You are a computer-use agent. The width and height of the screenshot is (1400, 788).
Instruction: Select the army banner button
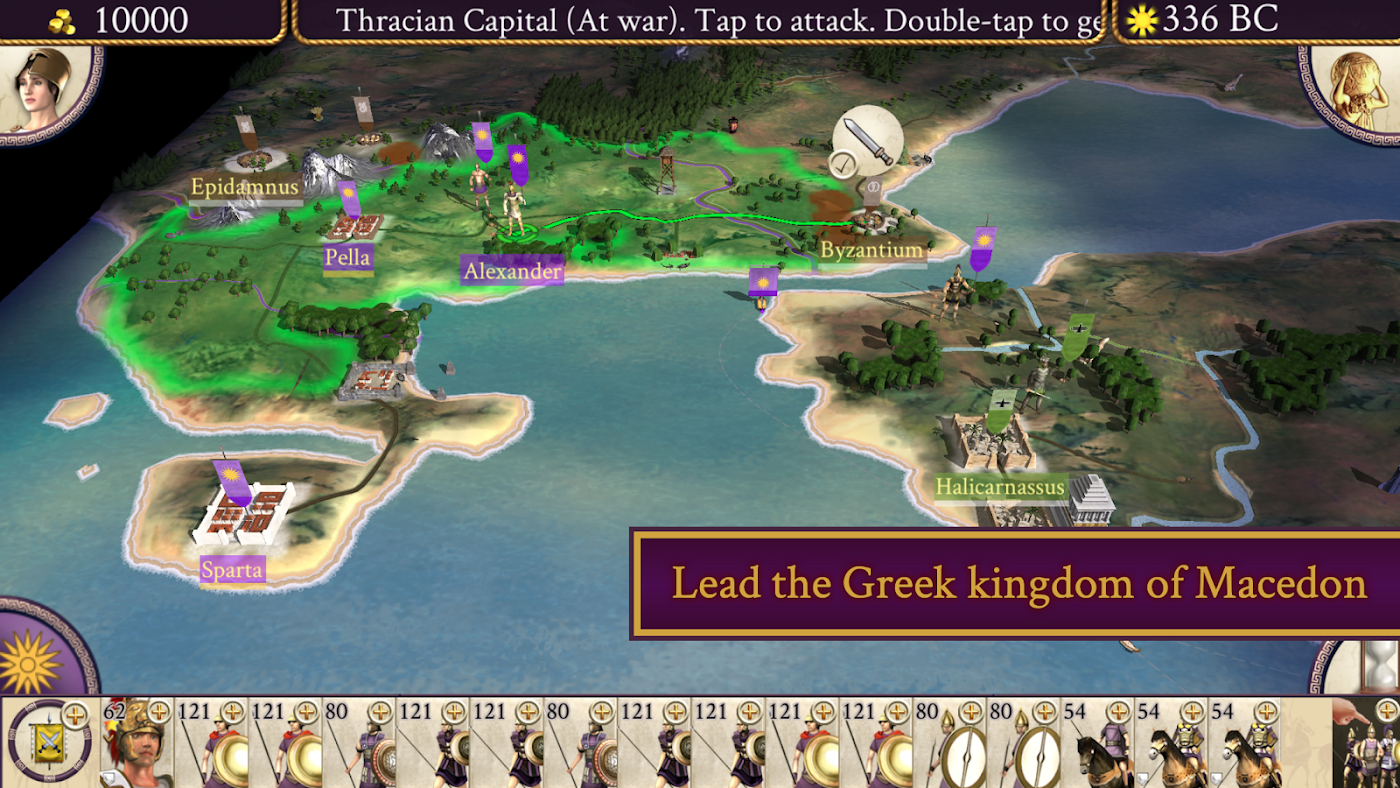point(48,742)
